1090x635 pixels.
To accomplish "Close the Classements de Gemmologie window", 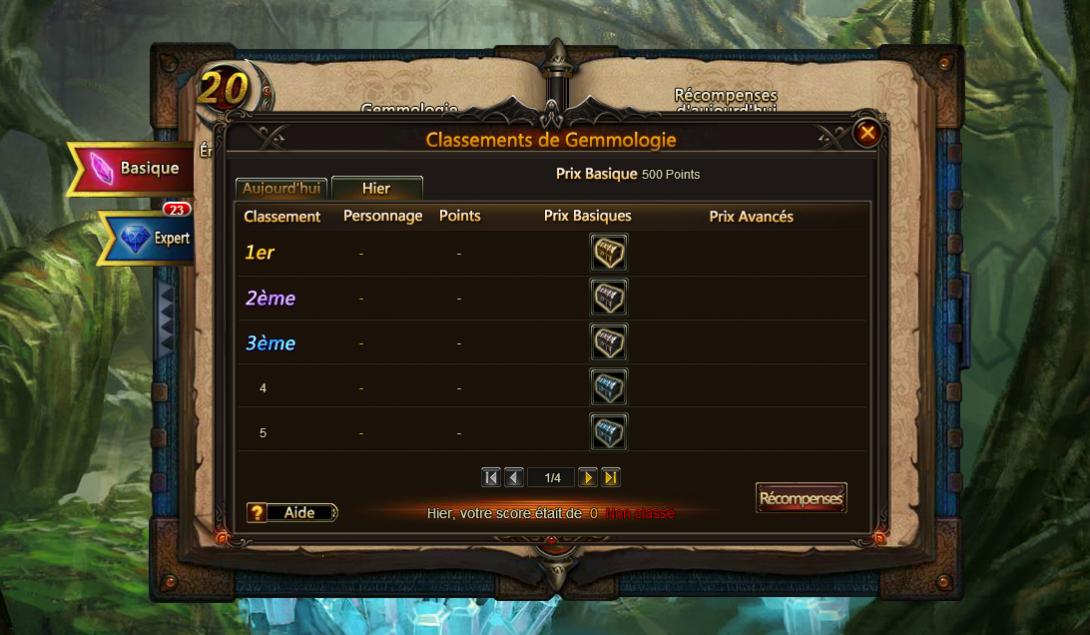I will (x=867, y=133).
